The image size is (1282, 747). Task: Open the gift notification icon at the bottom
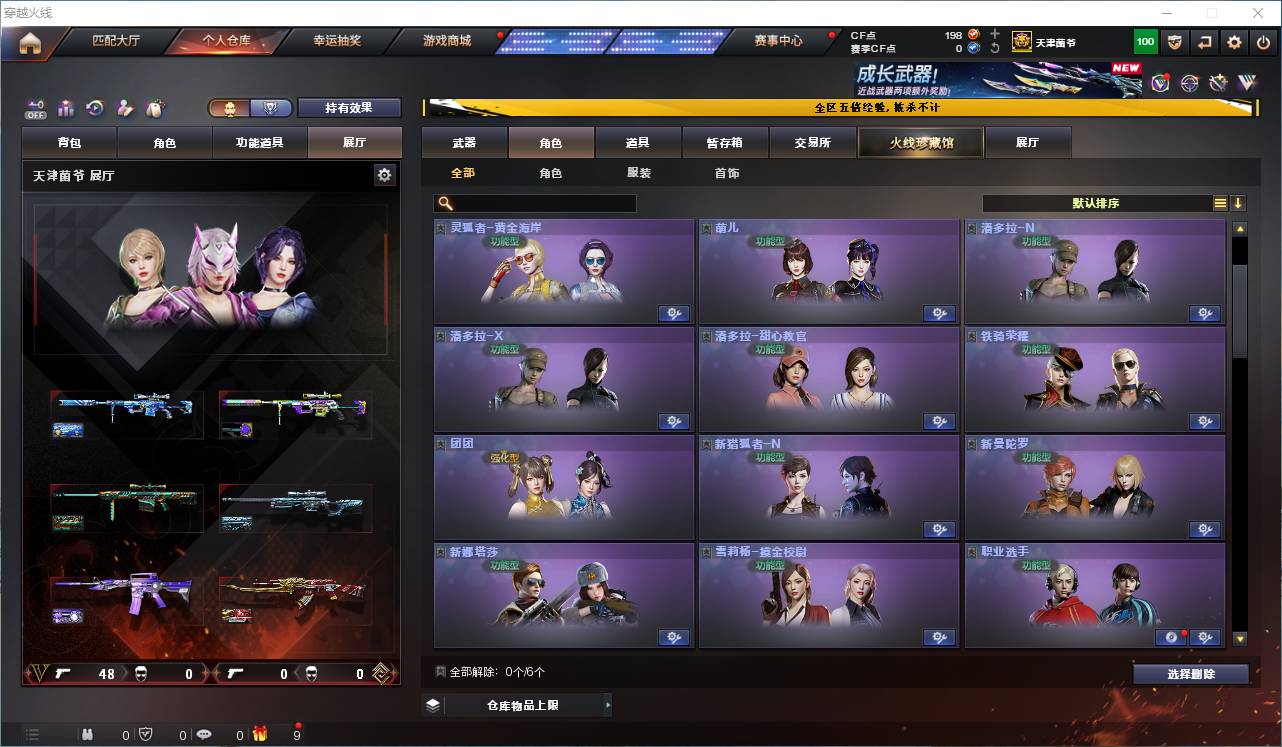tap(260, 733)
